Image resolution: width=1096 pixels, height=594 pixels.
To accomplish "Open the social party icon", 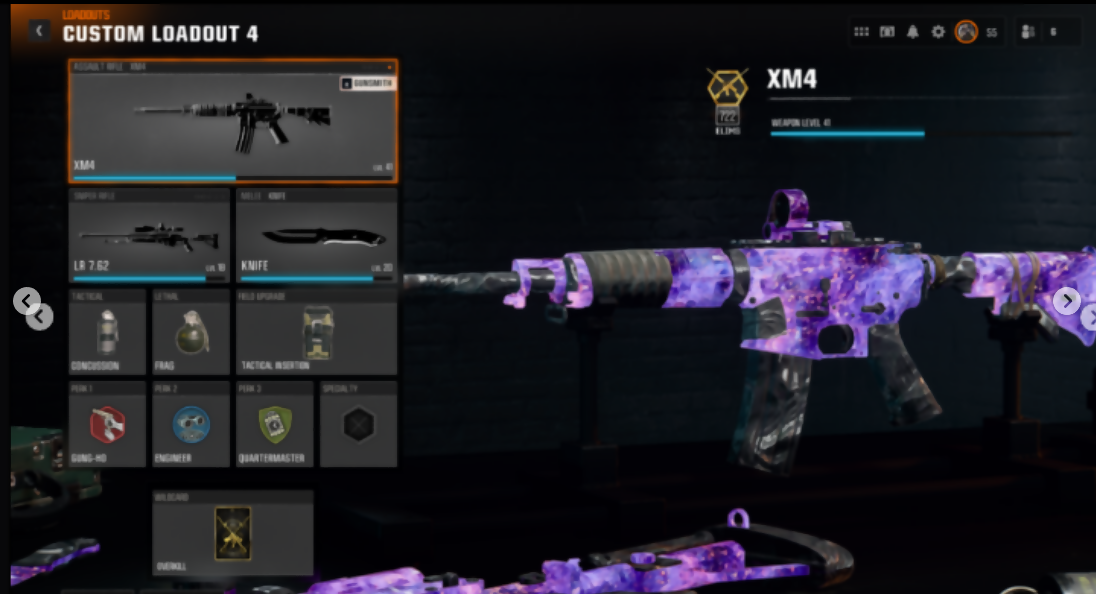I will point(1027,32).
